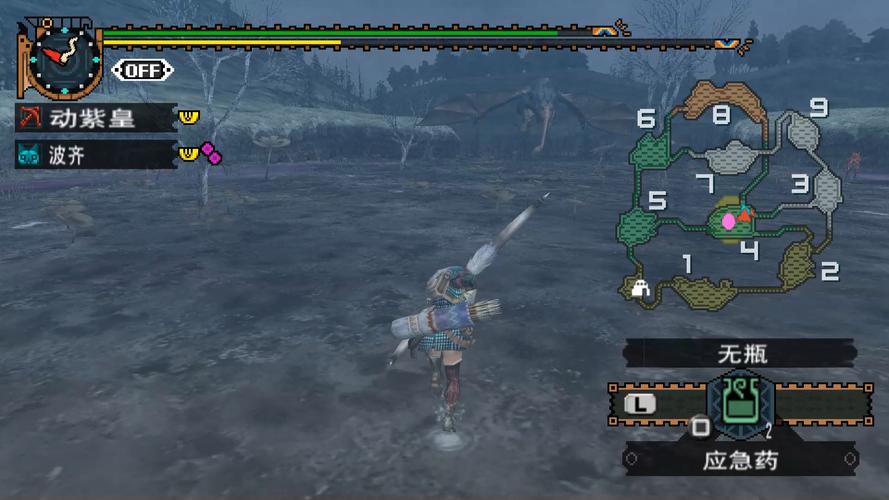Select companion 波齐 name tag

click(x=93, y=155)
